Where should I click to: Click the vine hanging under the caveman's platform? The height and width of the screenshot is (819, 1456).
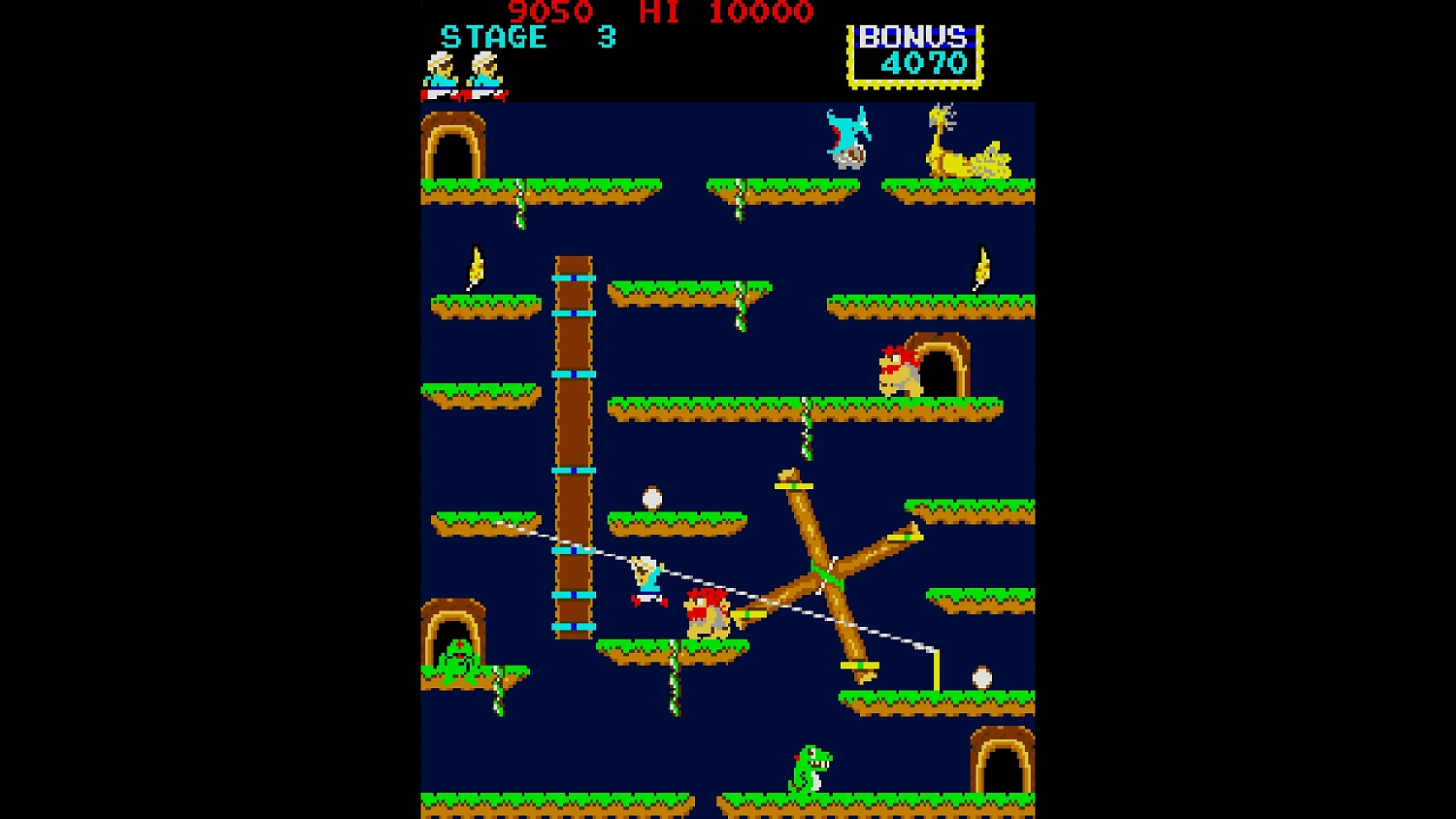point(675,689)
